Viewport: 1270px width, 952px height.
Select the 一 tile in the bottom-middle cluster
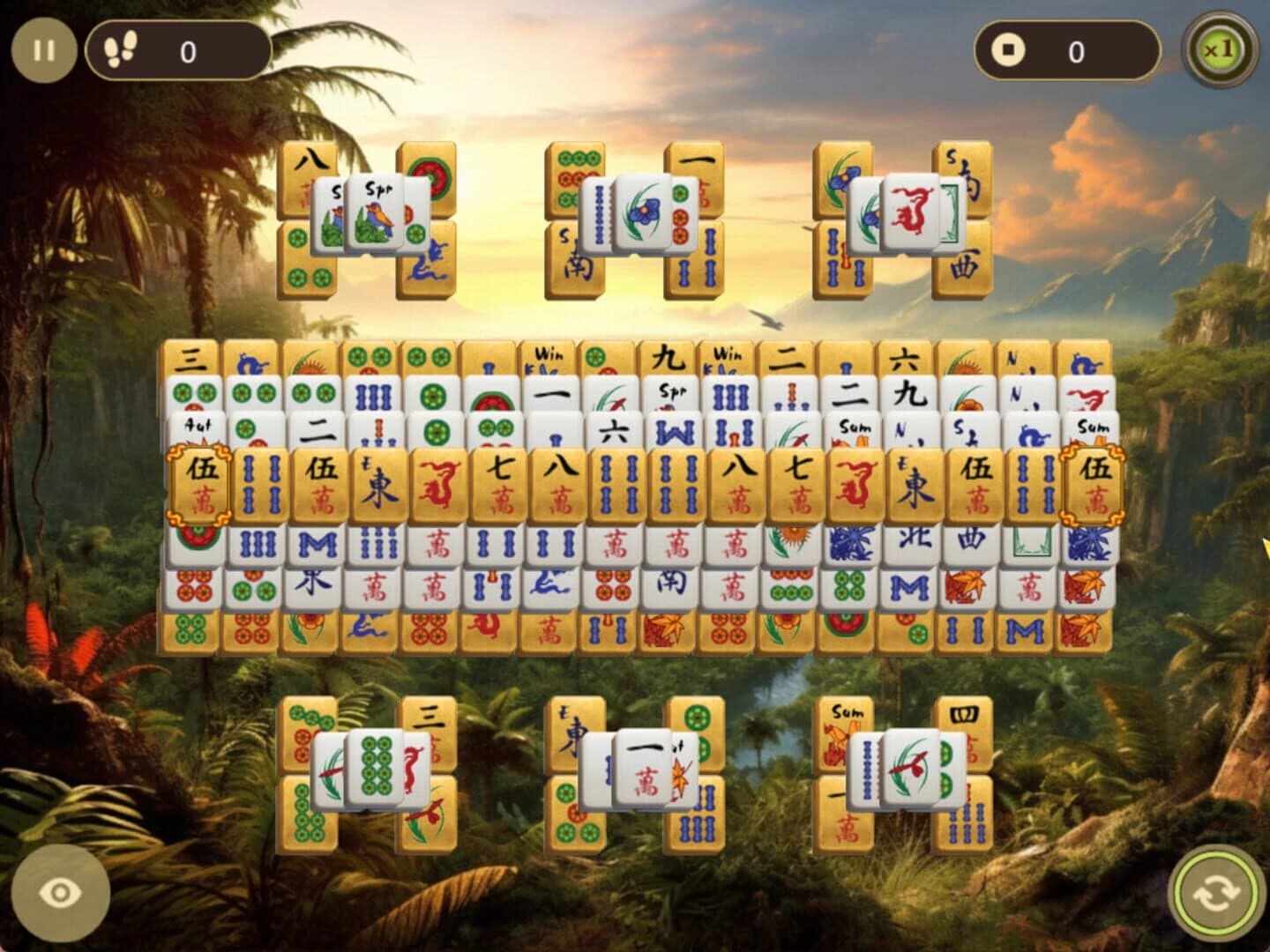click(644, 762)
